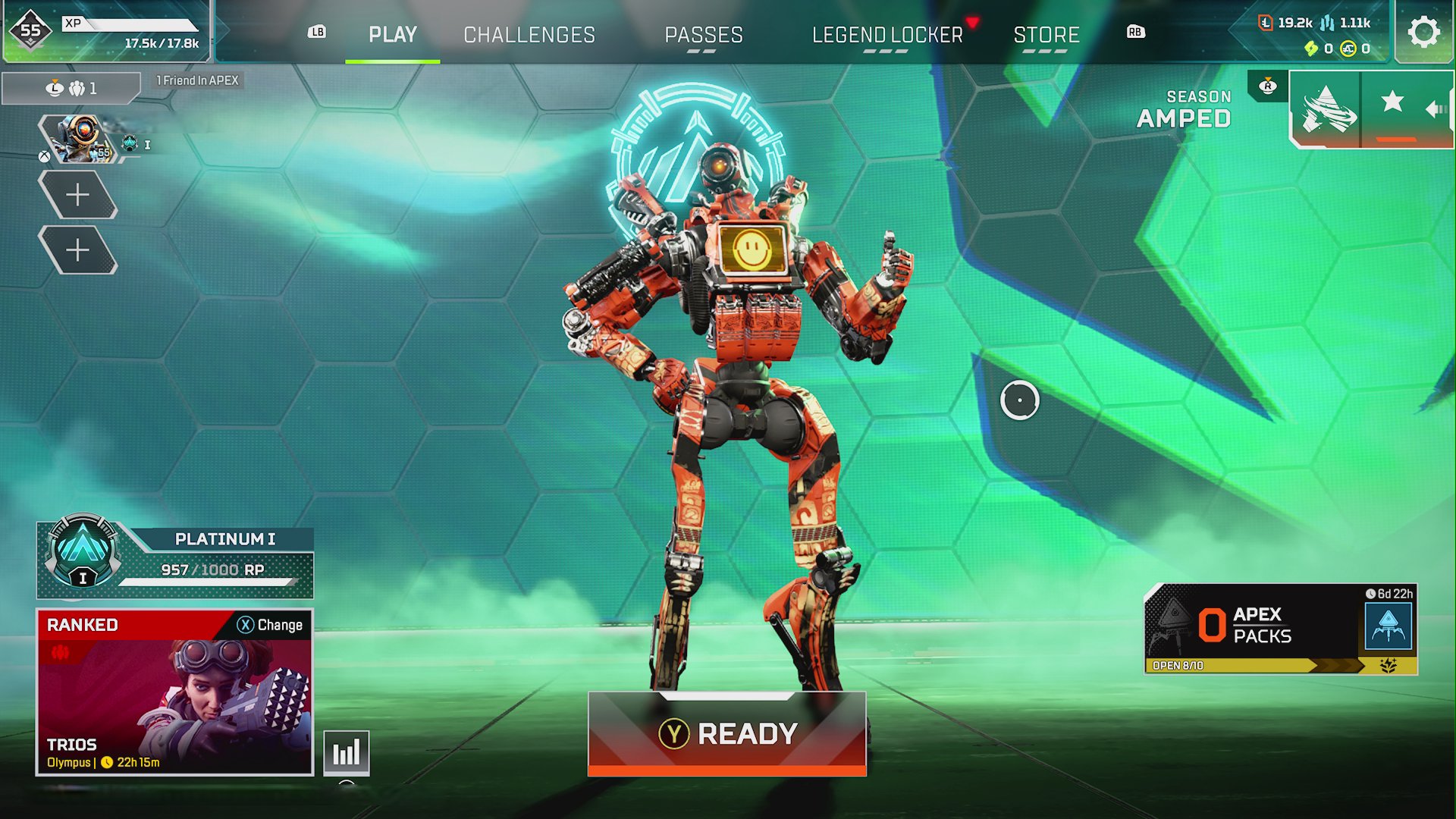Open the Season Amped battle pass tile

coord(1325,110)
